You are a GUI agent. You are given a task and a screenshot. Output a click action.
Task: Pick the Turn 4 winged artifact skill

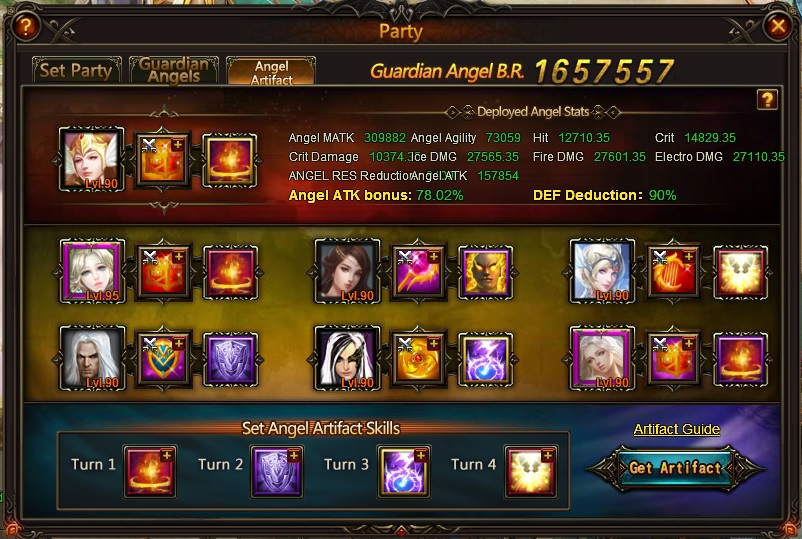[x=530, y=472]
